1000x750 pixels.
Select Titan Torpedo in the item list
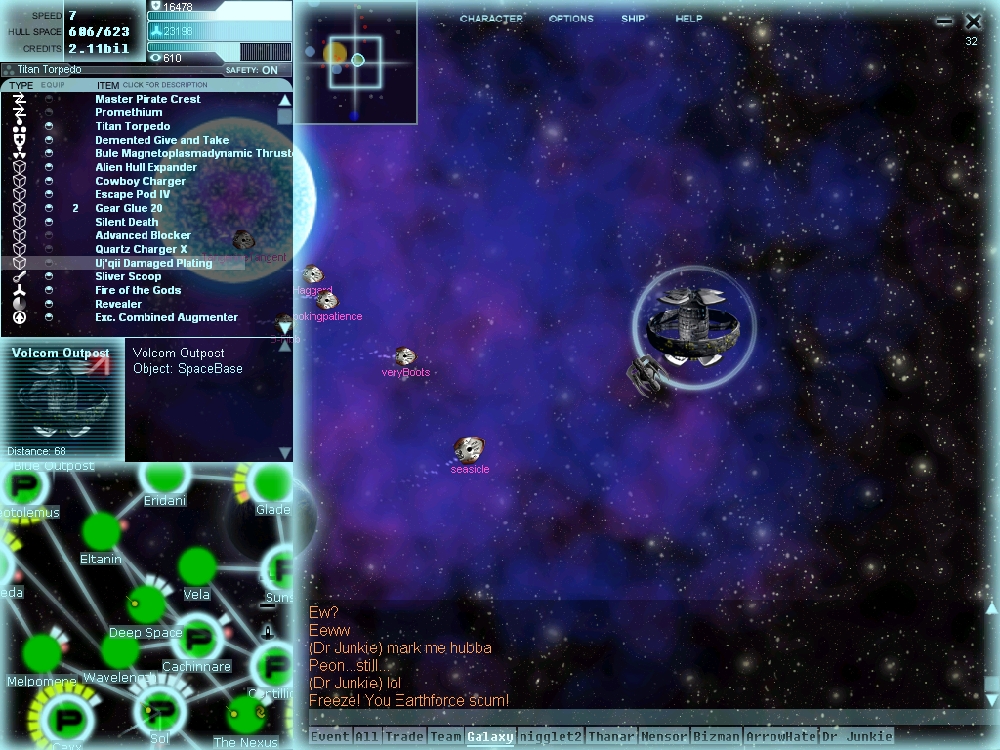click(133, 126)
